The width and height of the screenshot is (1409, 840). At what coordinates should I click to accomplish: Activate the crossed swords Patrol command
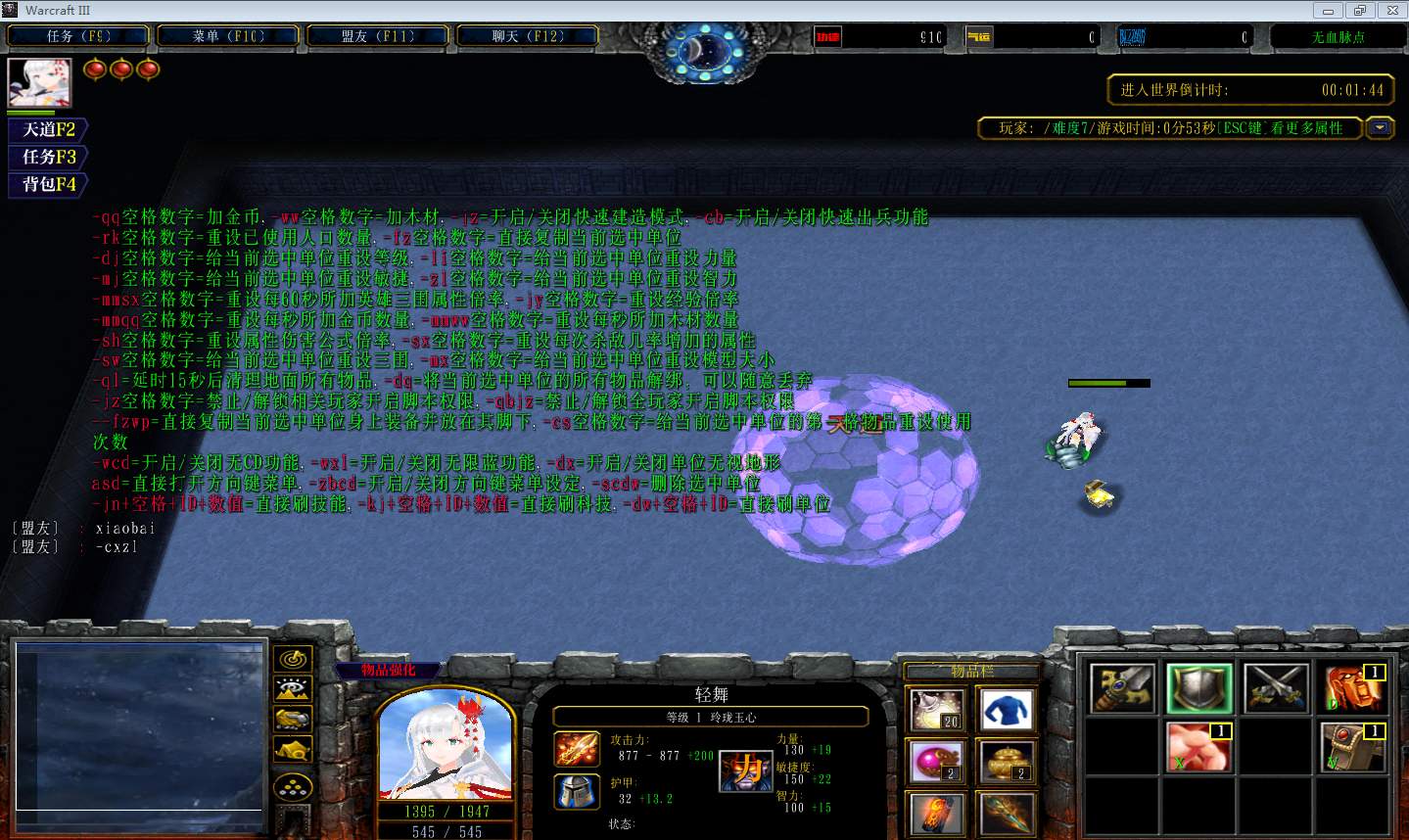(x=1276, y=688)
